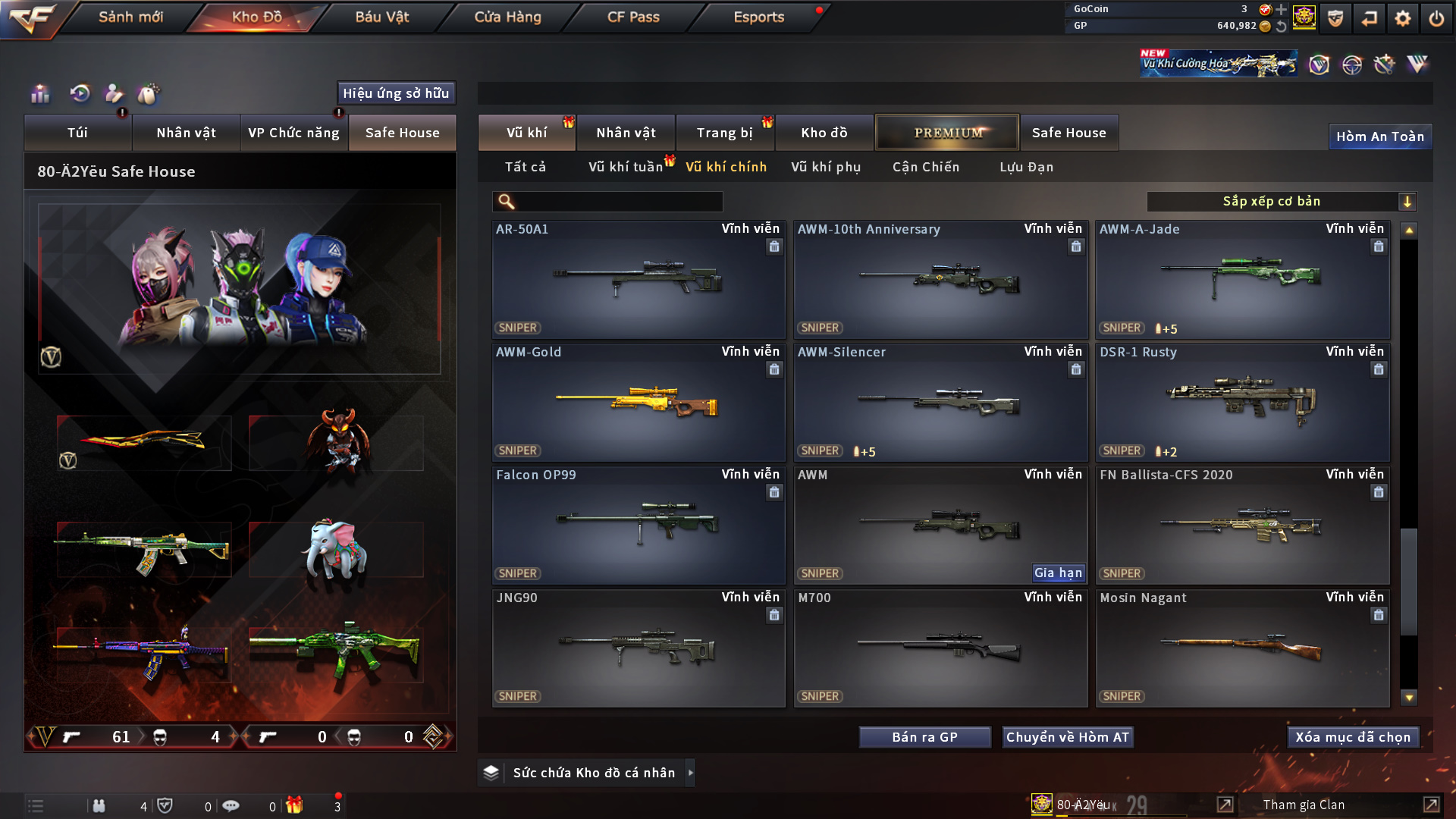Select the AWM-Gold sniper card
Image resolution: width=1456 pixels, height=819 pixels.
pyautogui.click(x=638, y=403)
